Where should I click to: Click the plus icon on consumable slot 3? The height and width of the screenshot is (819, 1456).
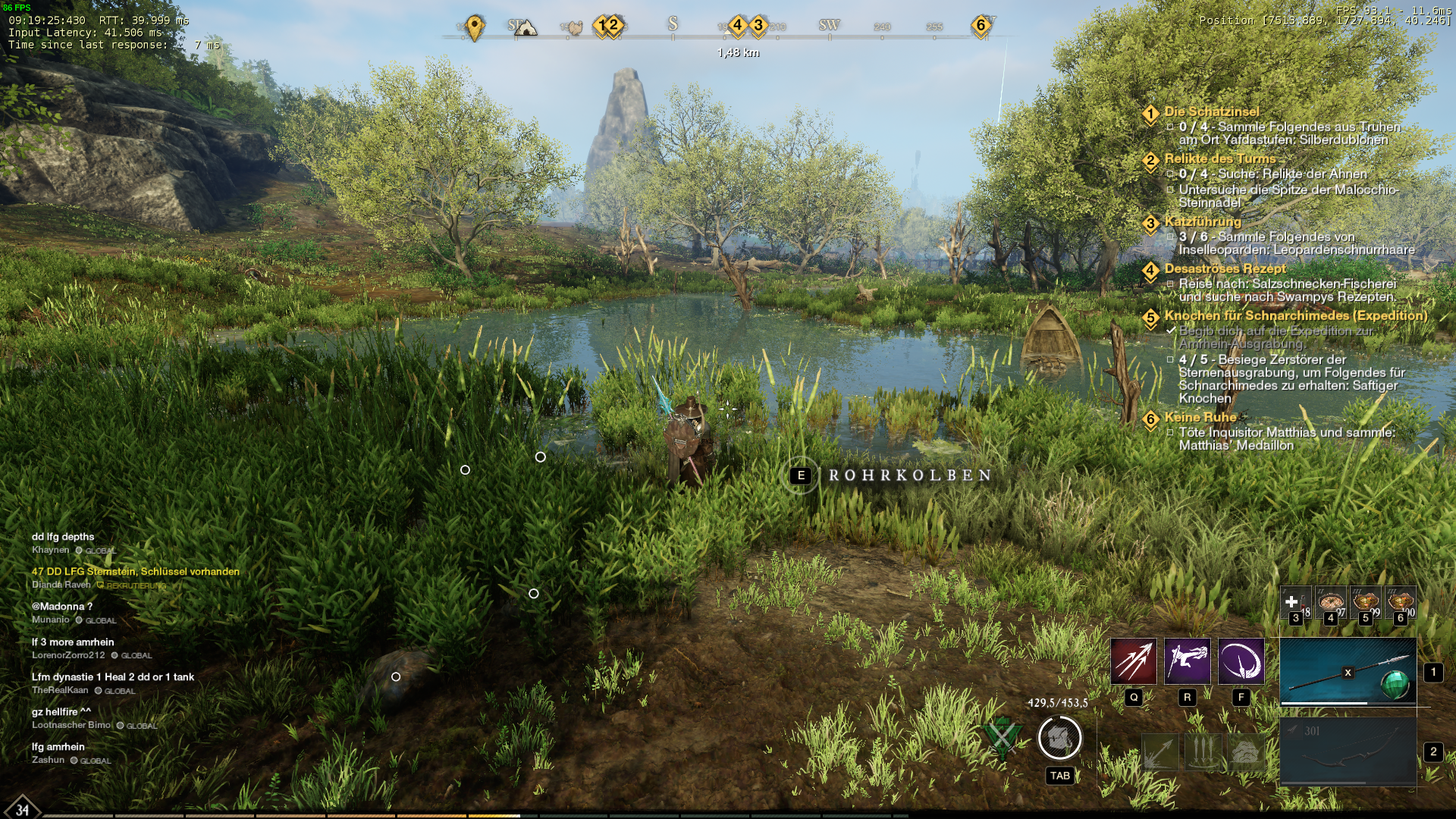[x=1291, y=601]
